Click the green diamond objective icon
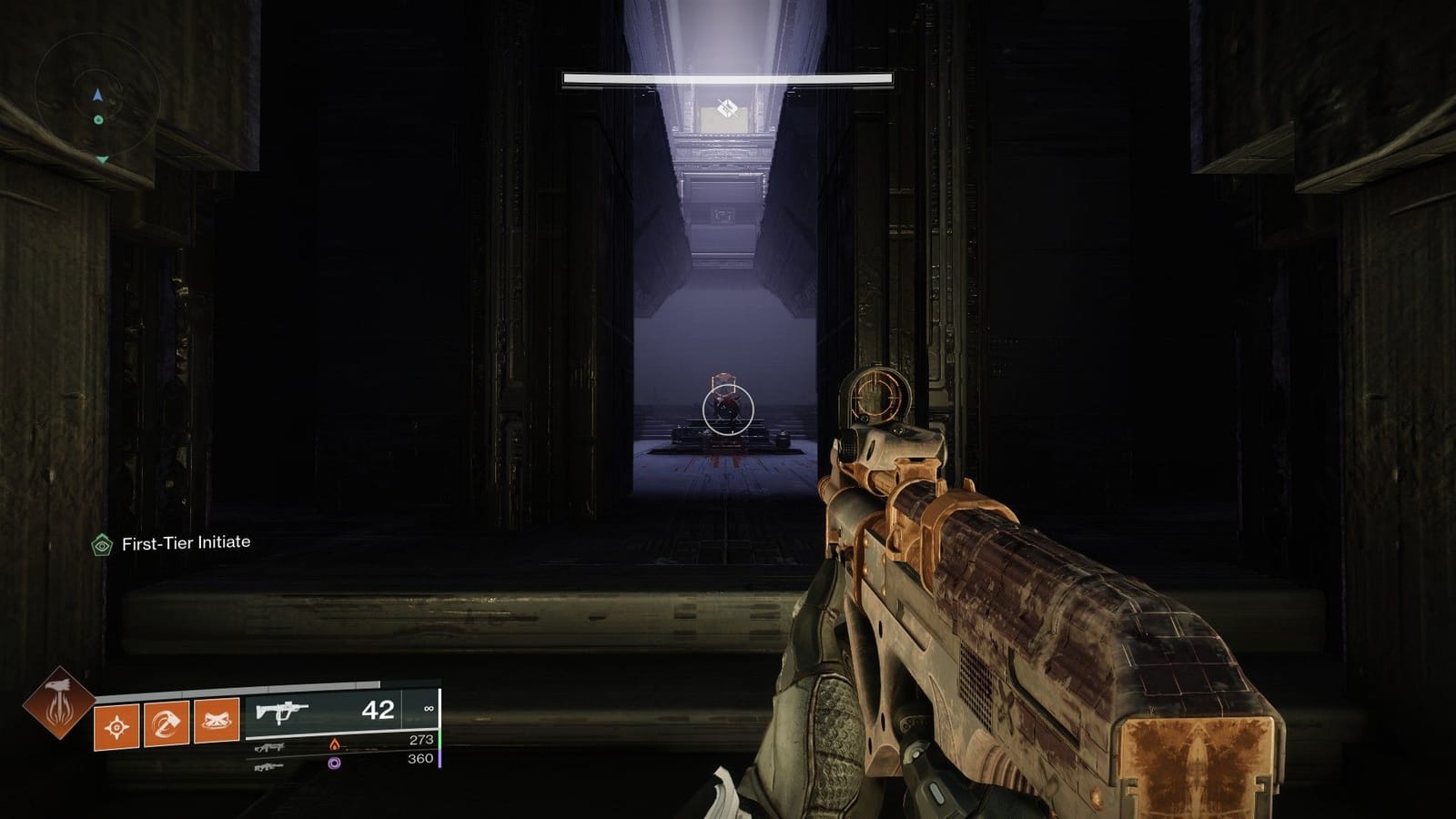Viewport: 1456px width, 819px height. [x=100, y=545]
